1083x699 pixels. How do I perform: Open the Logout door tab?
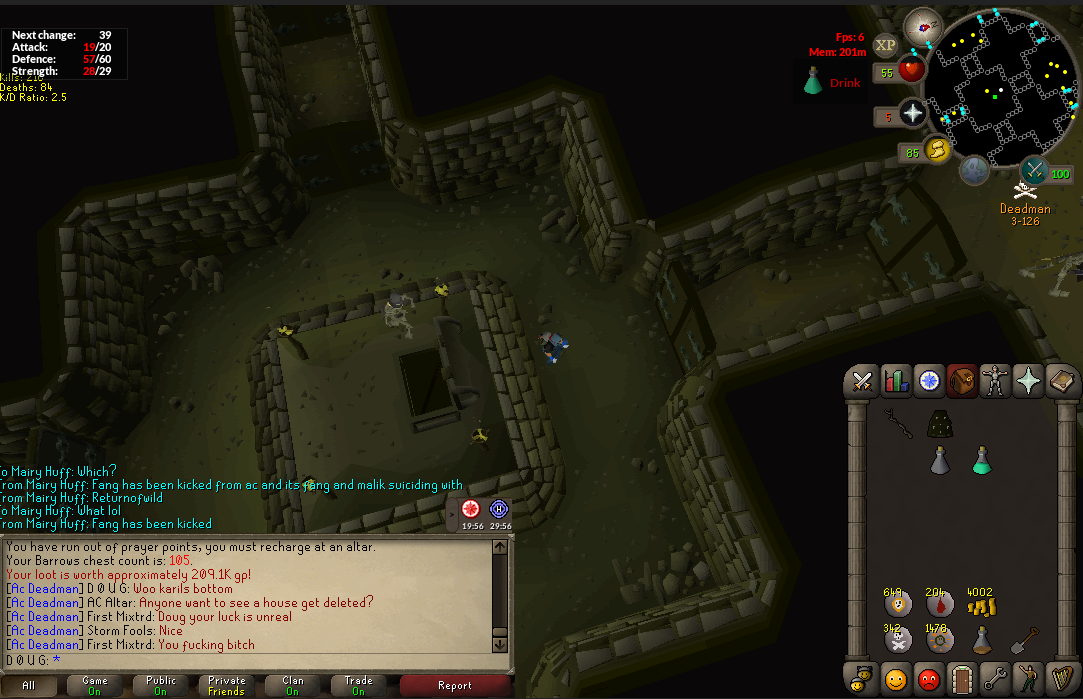tap(962, 679)
